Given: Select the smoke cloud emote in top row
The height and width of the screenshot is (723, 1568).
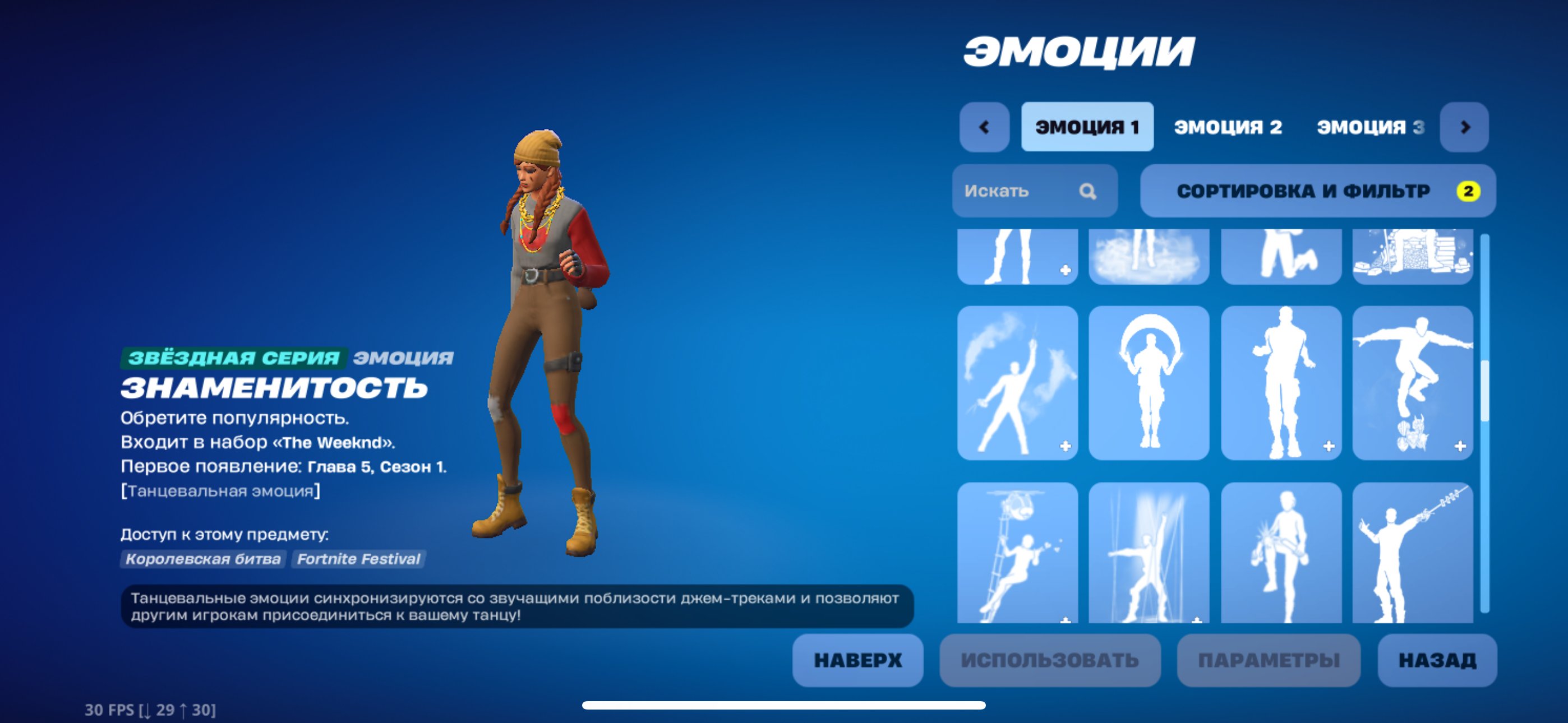Looking at the screenshot, I should click(1149, 256).
